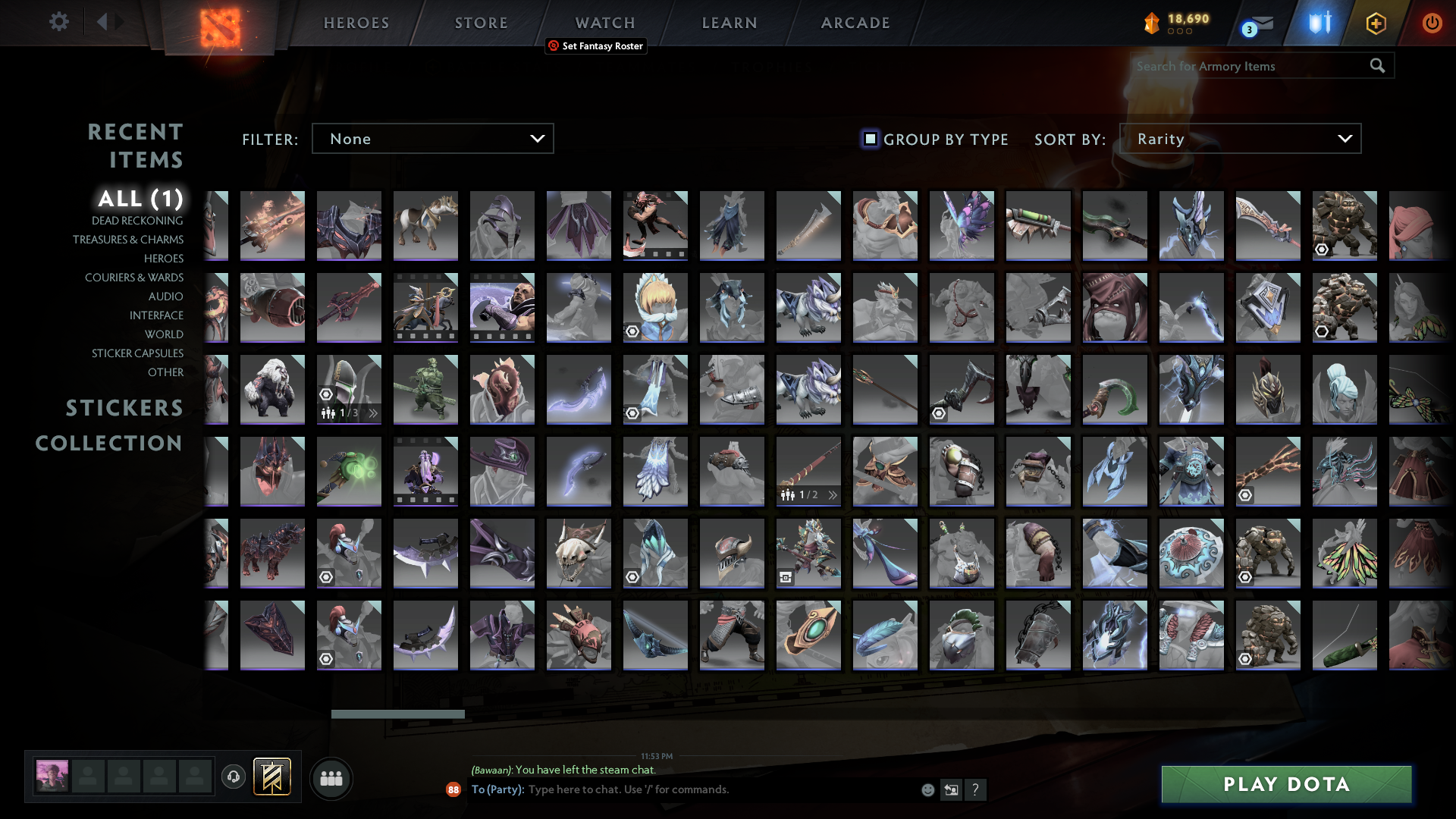The width and height of the screenshot is (1456, 819).
Task: Click the search magnifying glass icon
Action: tap(1377, 66)
